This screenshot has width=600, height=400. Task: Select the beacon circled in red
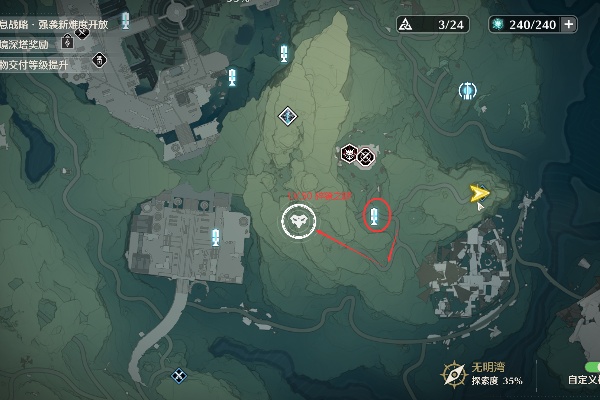(x=375, y=214)
